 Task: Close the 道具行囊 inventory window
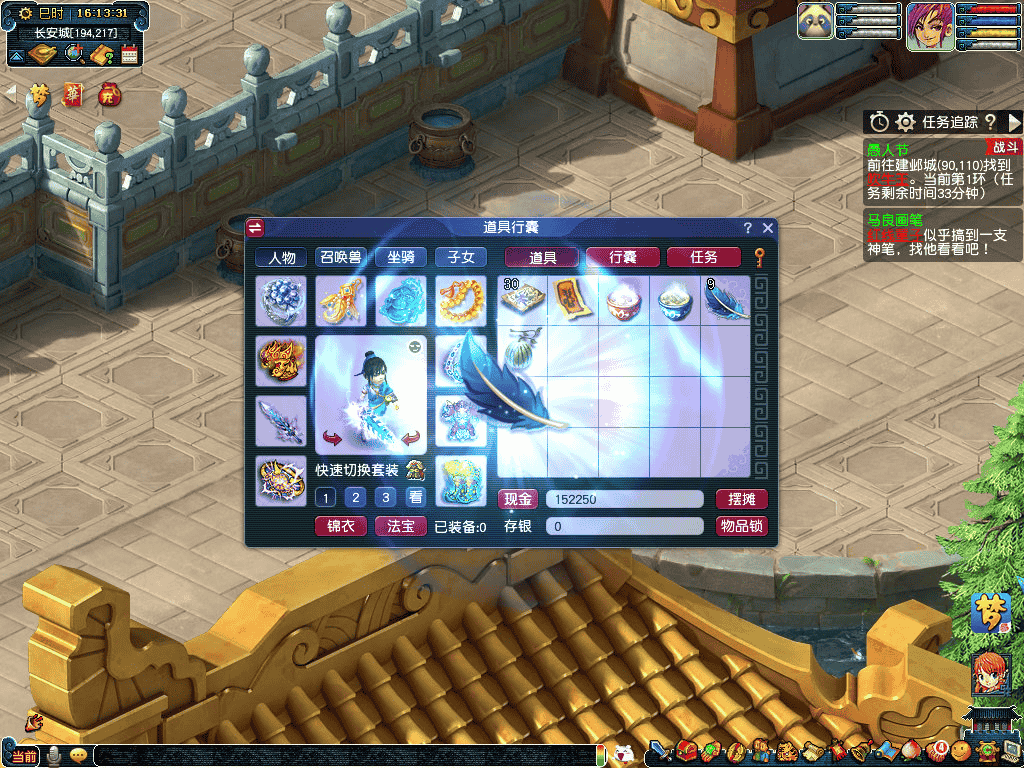[x=768, y=228]
